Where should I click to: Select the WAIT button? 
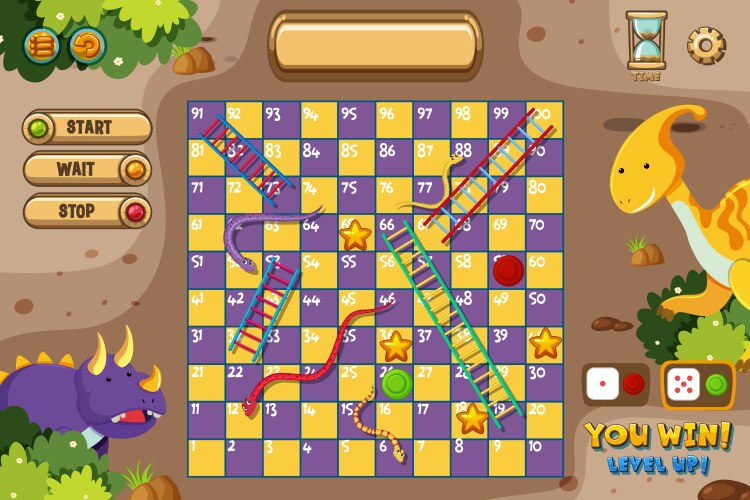tap(87, 169)
